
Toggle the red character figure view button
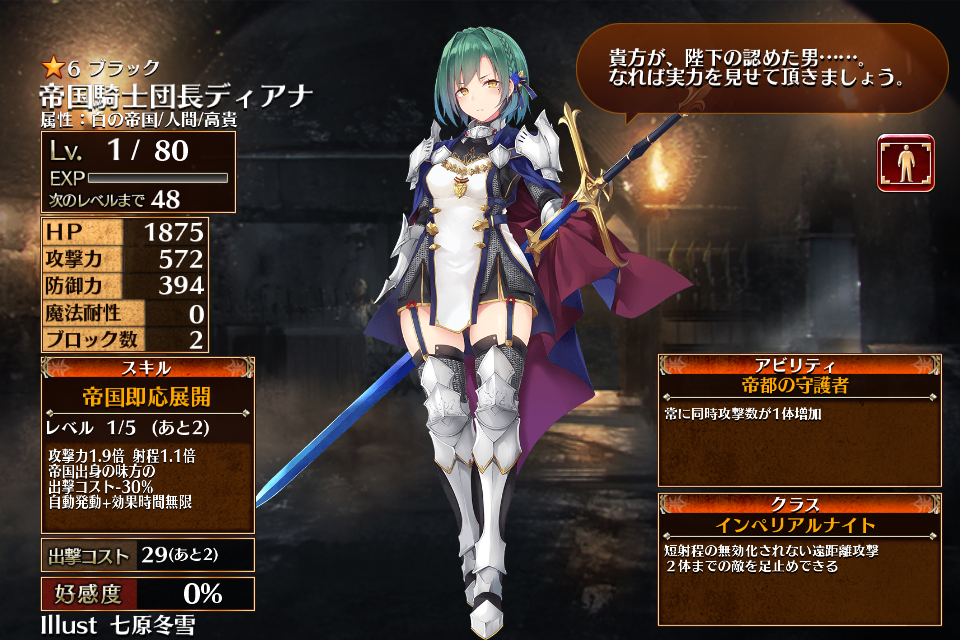(x=905, y=163)
